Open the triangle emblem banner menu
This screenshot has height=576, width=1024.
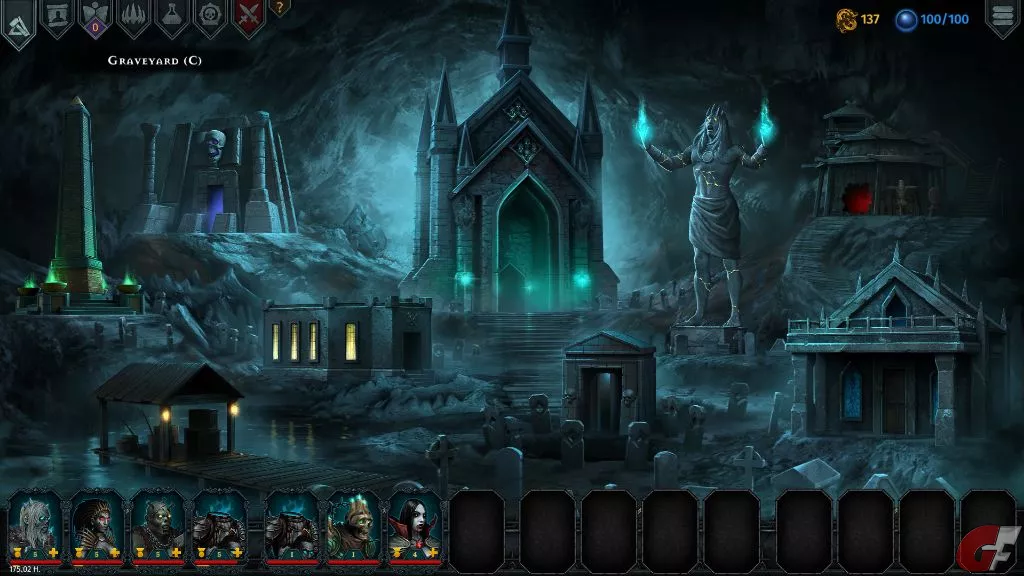click(x=17, y=23)
